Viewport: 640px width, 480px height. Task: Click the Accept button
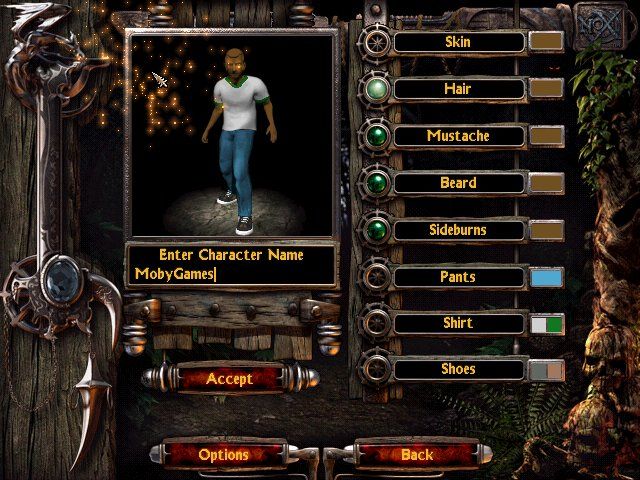click(229, 379)
